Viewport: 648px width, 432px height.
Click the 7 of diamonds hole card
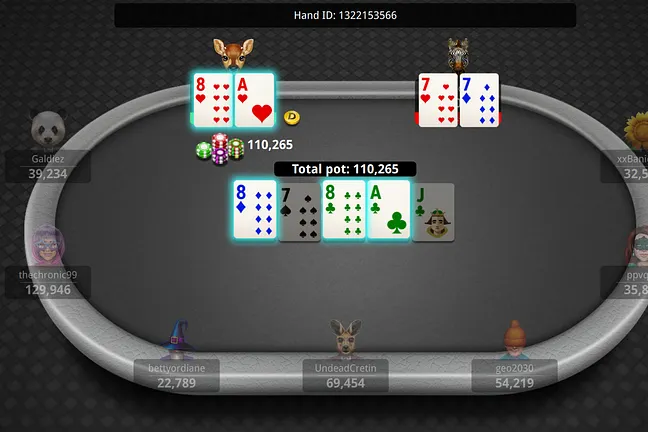click(x=479, y=101)
